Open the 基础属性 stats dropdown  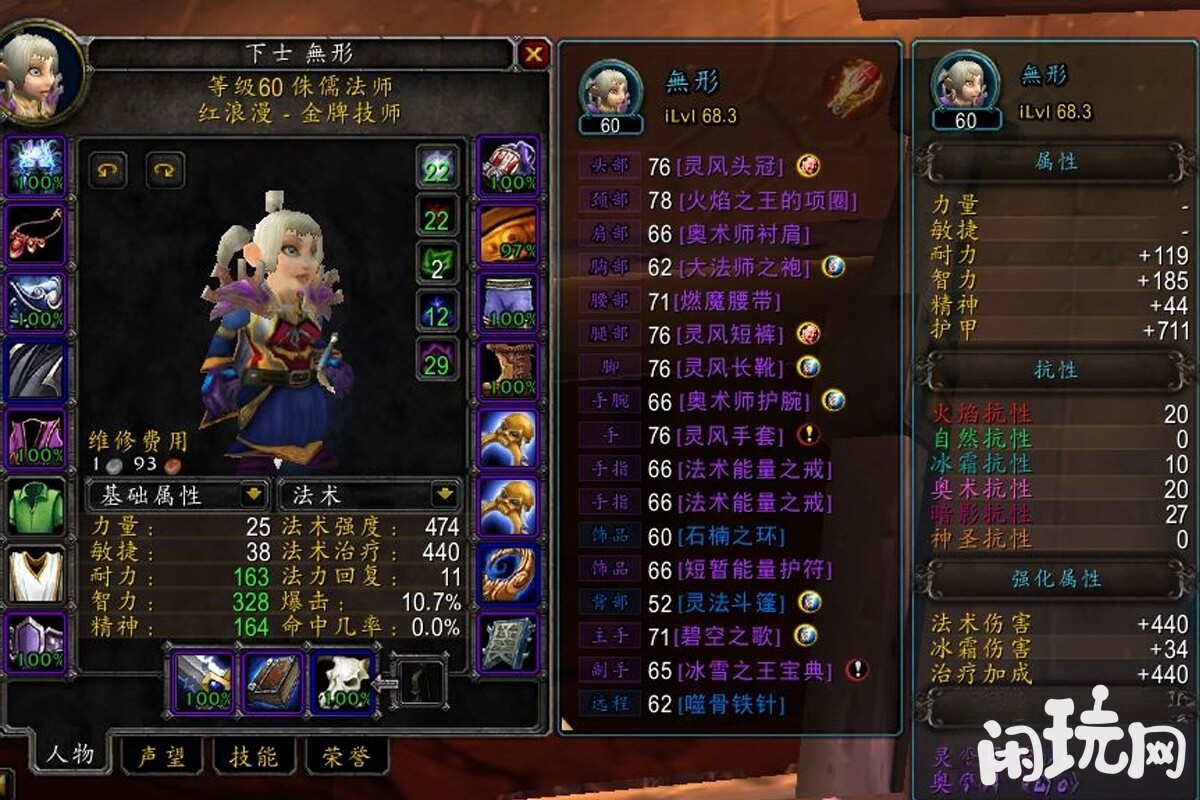click(177, 495)
